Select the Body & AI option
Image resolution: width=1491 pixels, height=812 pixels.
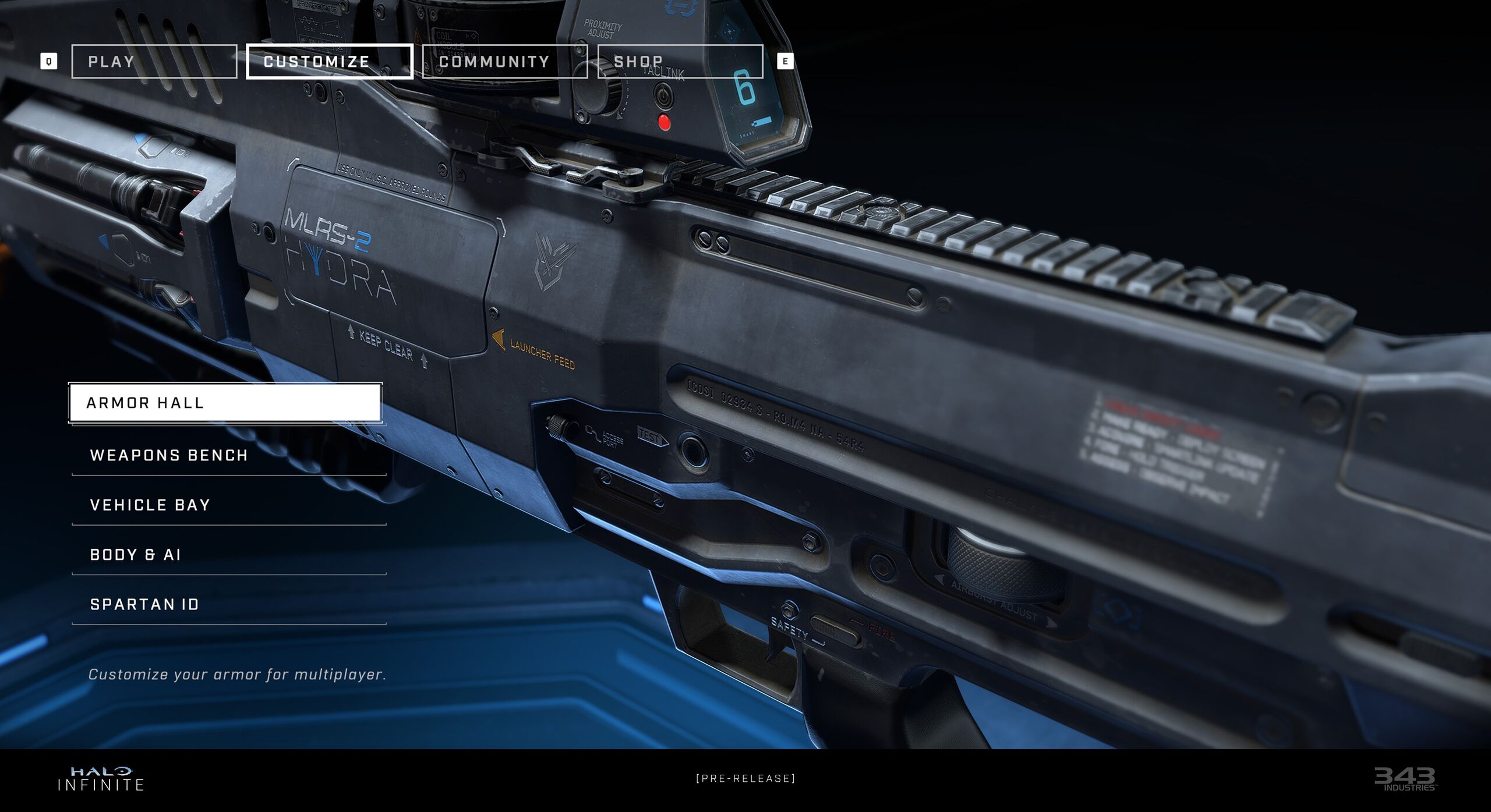[228, 555]
